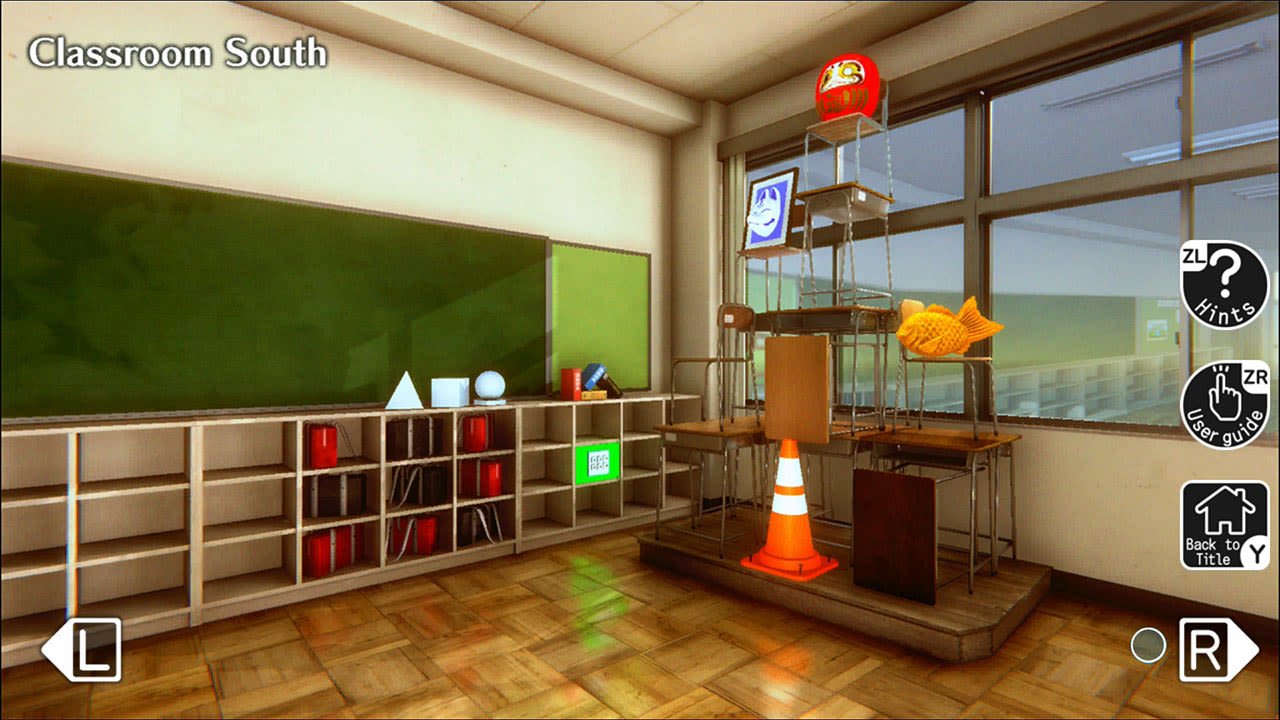This screenshot has width=1280, height=720.
Task: Select the red daruma doll atop the chair stack
Action: coord(846,88)
